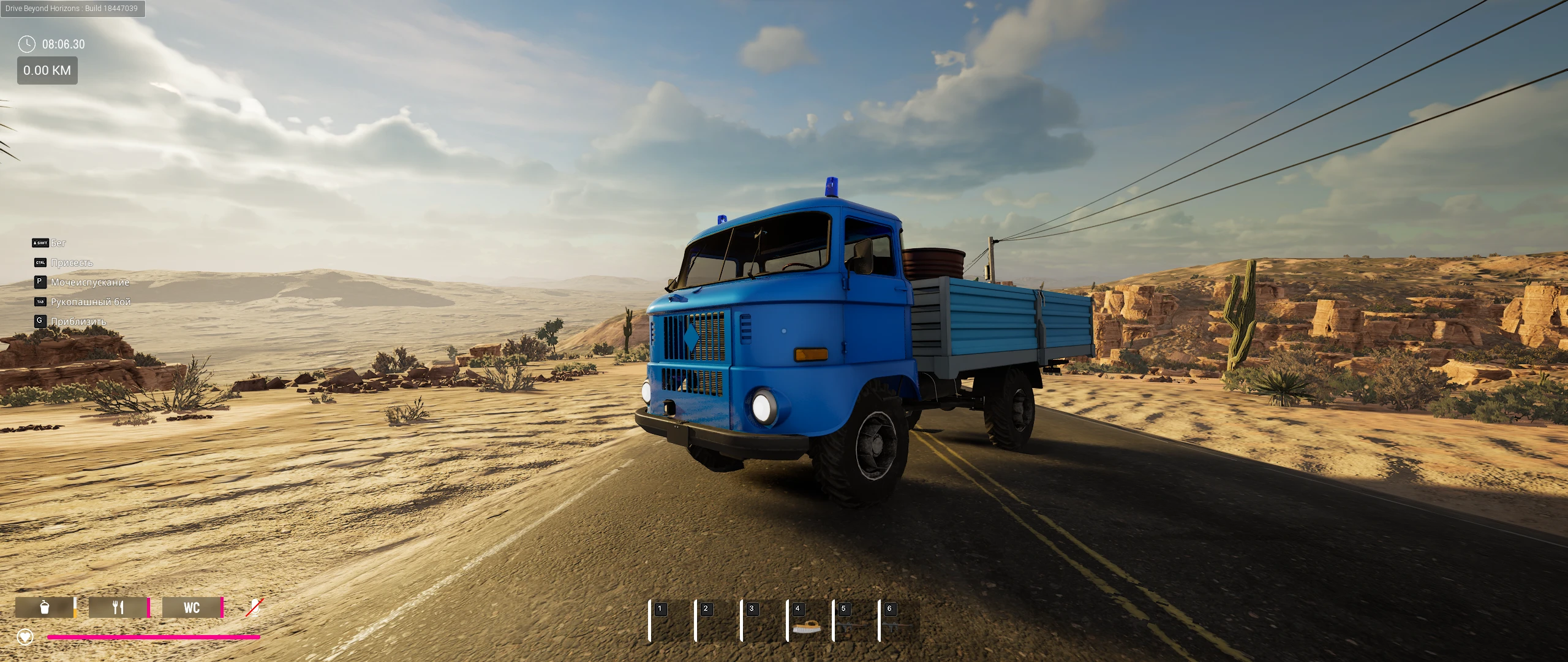Toggle the Shift Бег sprint binding
Image resolution: width=1568 pixels, height=662 pixels.
click(40, 243)
